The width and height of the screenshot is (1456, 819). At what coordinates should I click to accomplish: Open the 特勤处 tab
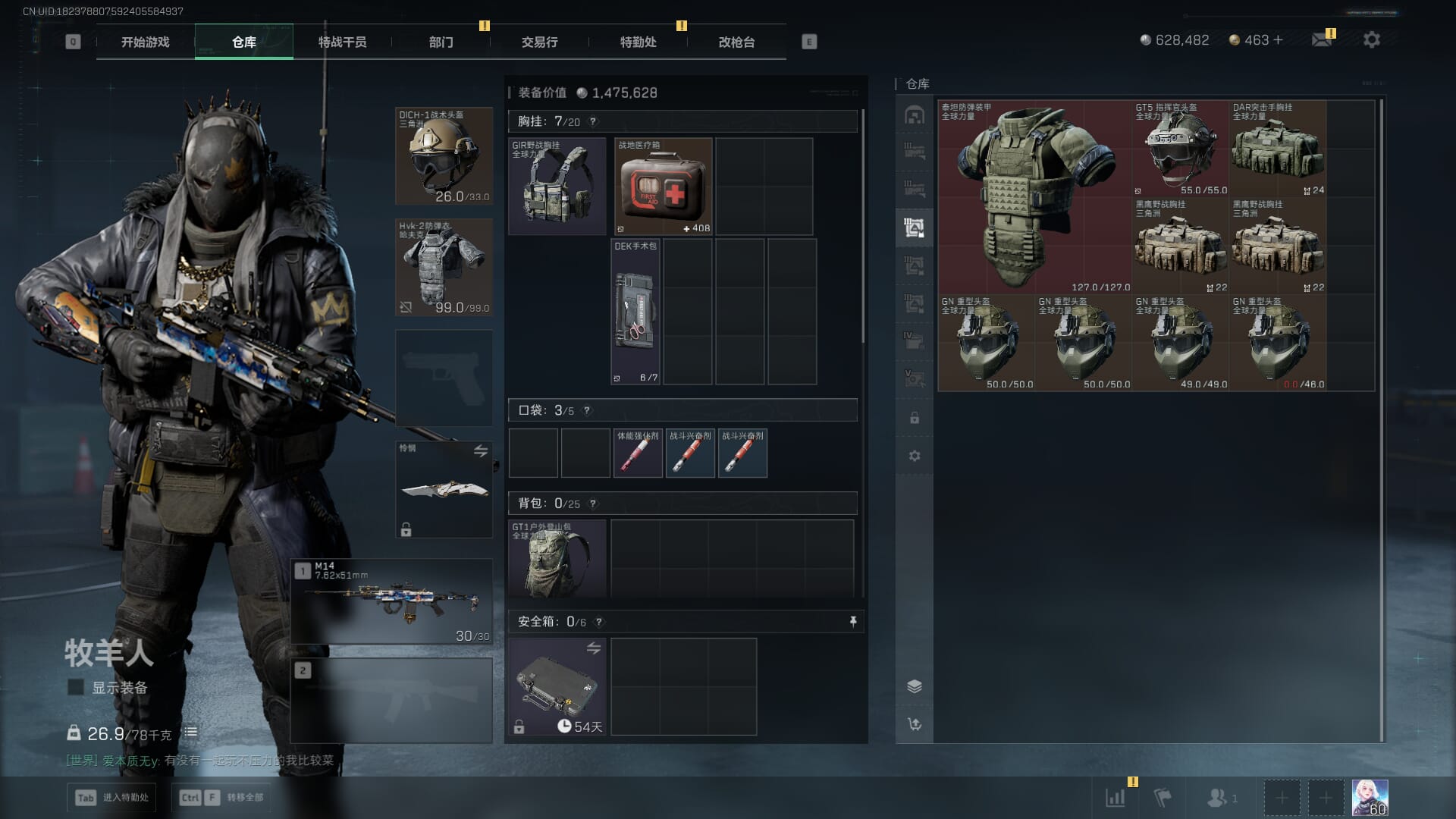(638, 42)
